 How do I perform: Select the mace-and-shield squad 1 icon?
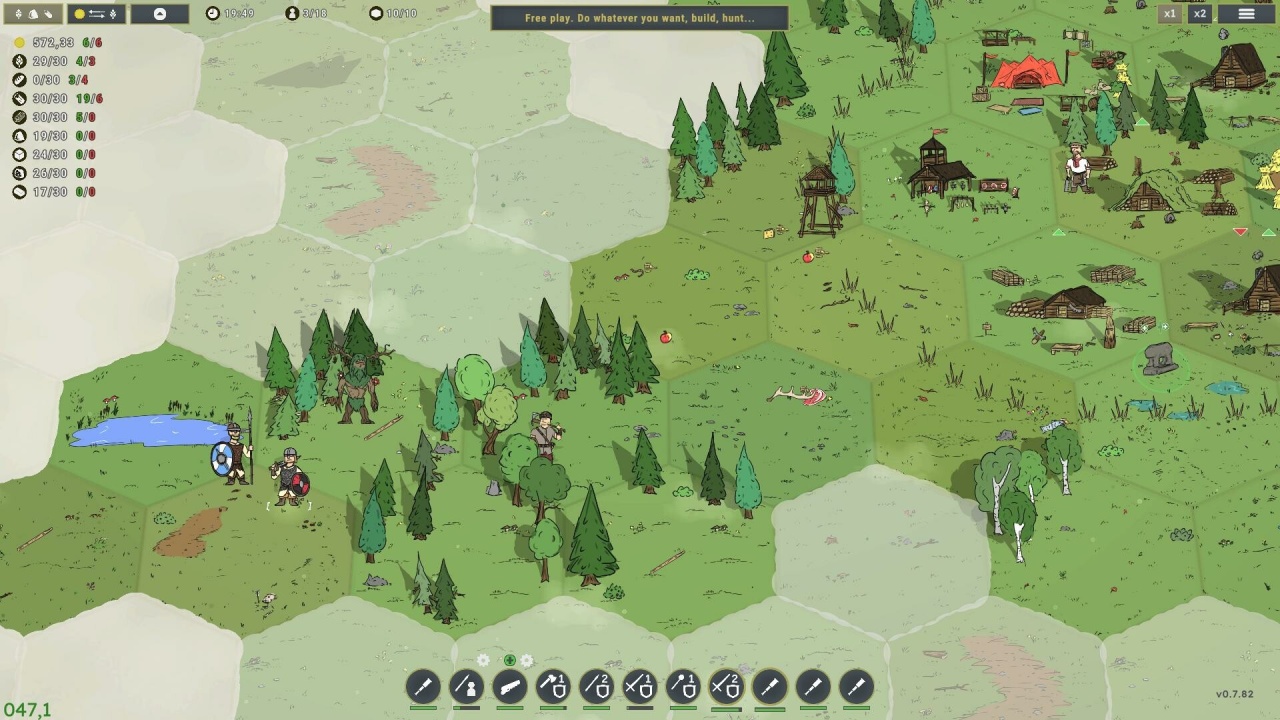[x=683, y=687]
